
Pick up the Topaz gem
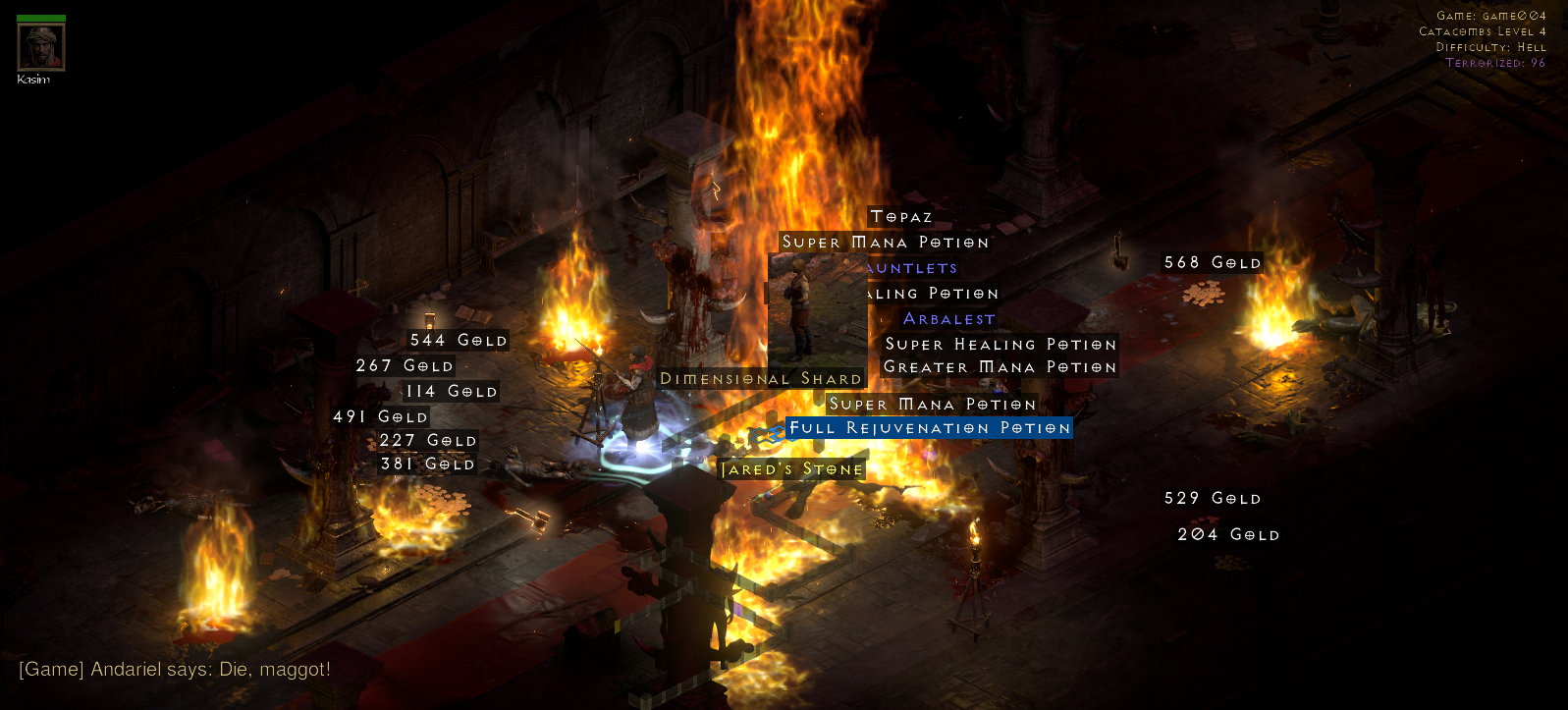(899, 216)
